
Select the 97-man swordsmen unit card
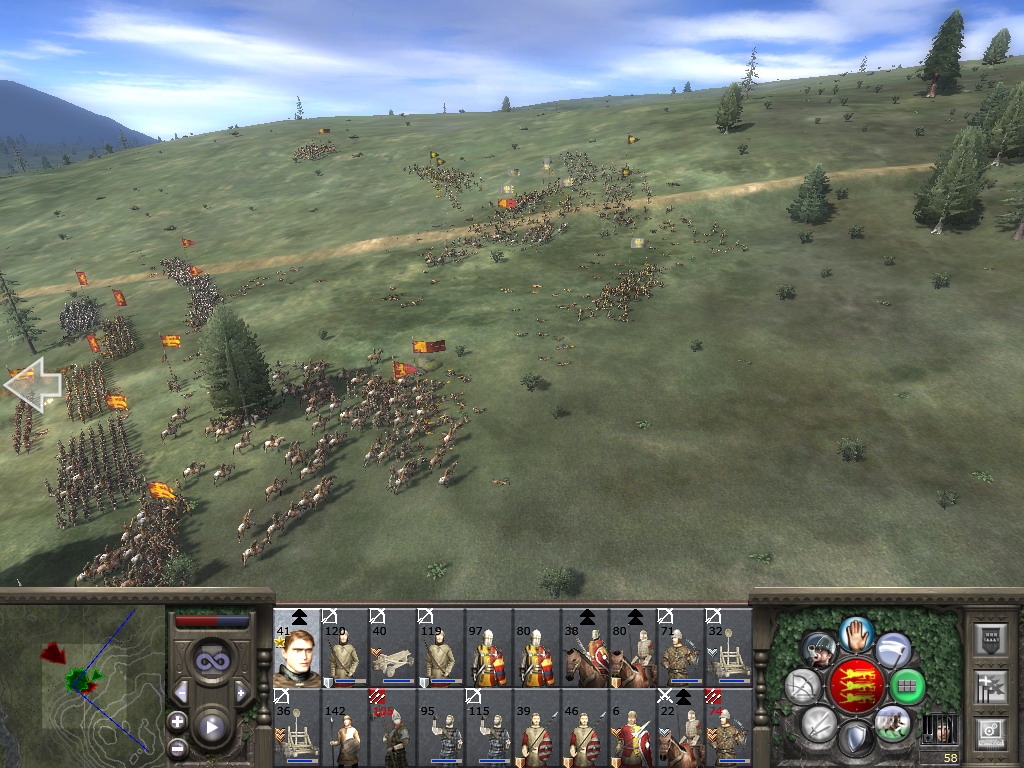488,648
